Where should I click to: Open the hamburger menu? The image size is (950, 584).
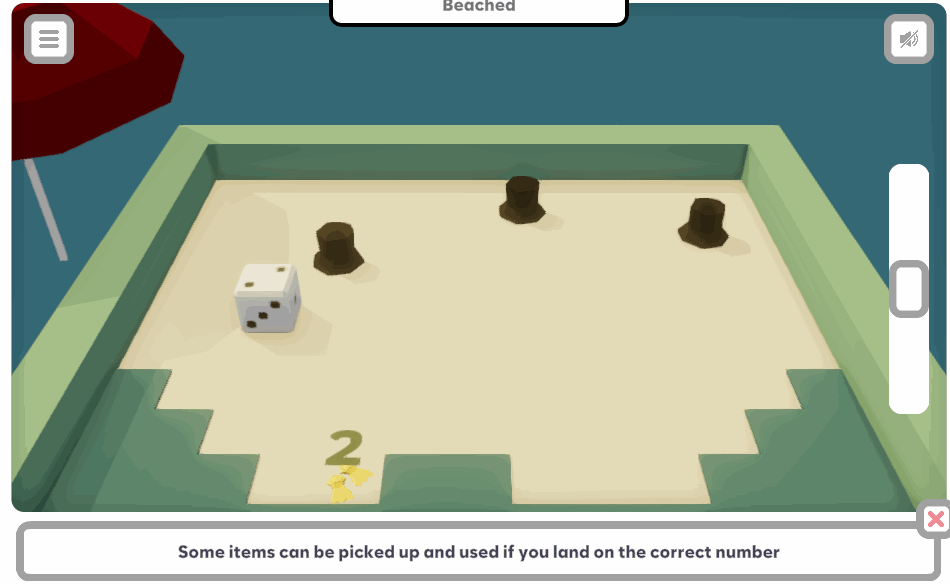tap(49, 40)
